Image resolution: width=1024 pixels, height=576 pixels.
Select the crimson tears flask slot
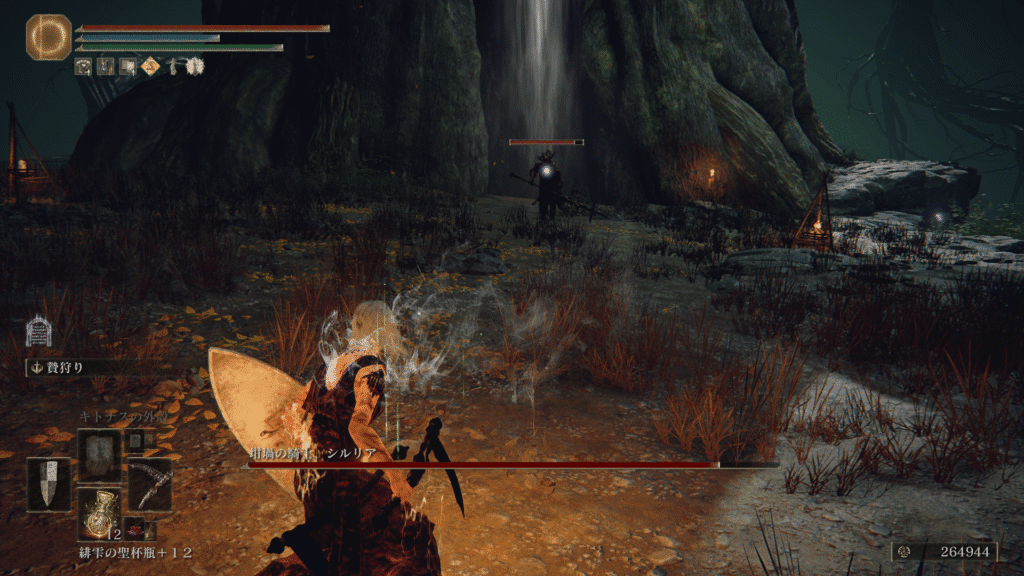click(x=99, y=513)
